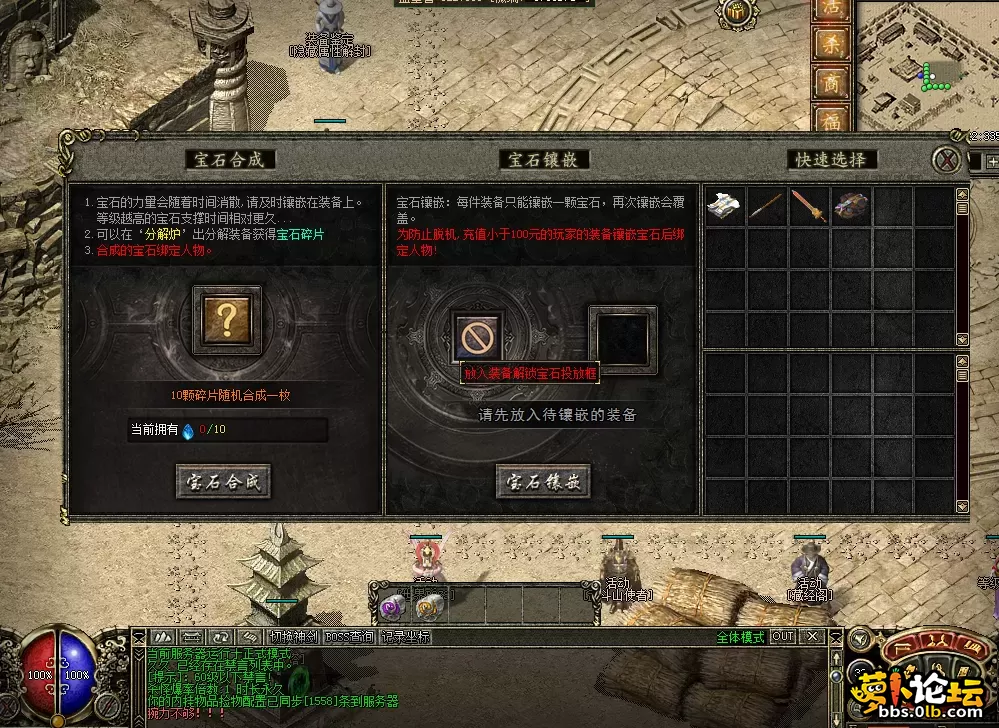Open the 福 welfare side button

click(x=831, y=118)
